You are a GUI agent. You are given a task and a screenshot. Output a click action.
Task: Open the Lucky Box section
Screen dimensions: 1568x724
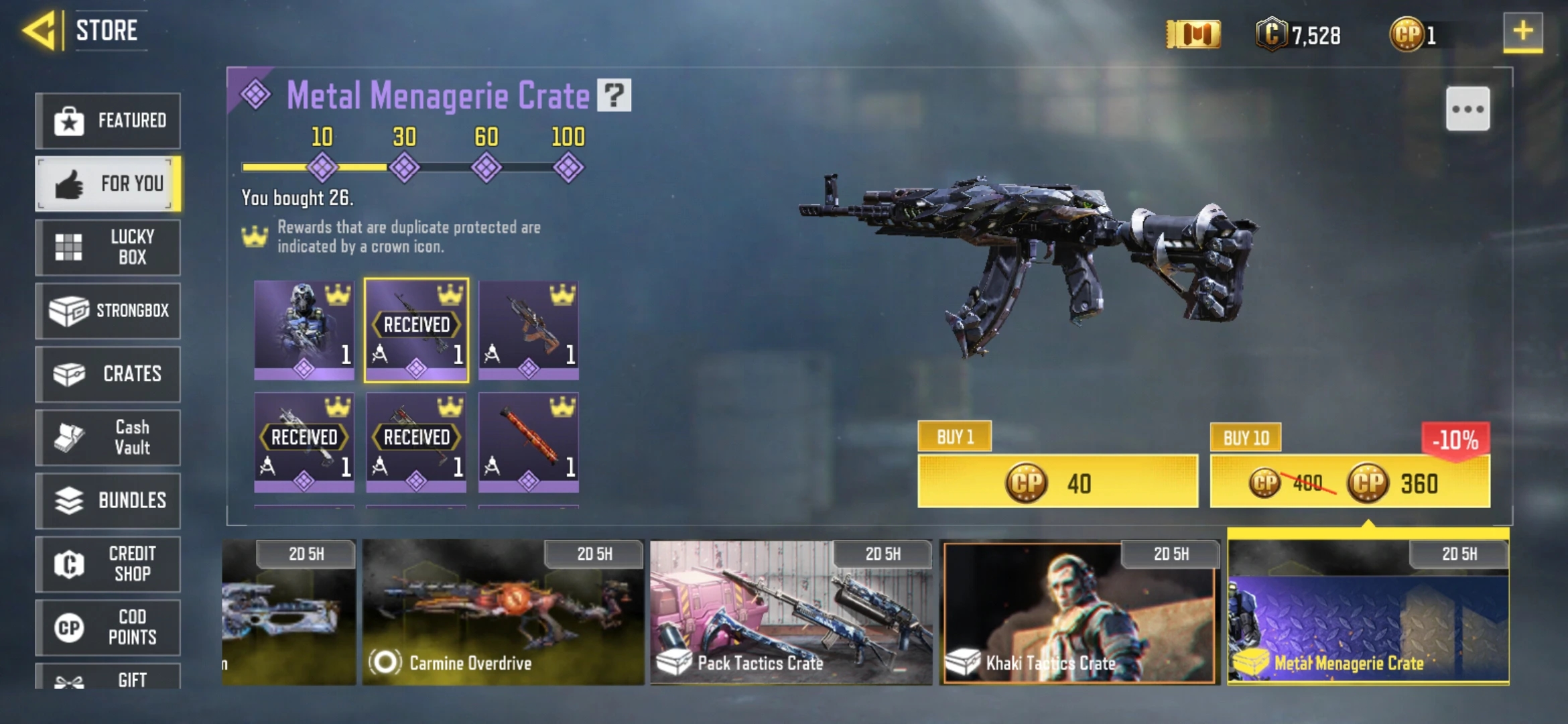click(108, 247)
